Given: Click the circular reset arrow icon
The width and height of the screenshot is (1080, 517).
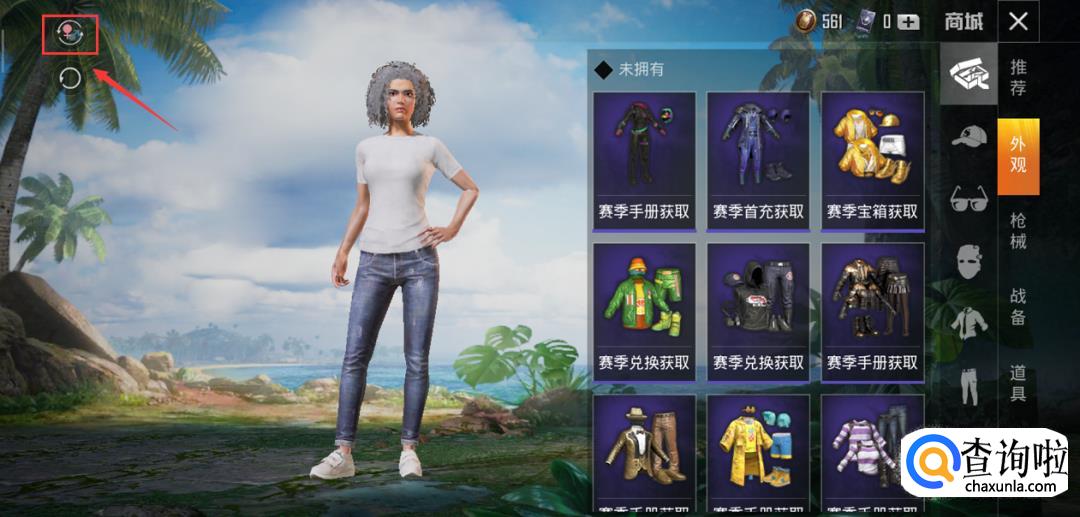Looking at the screenshot, I should point(70,78).
